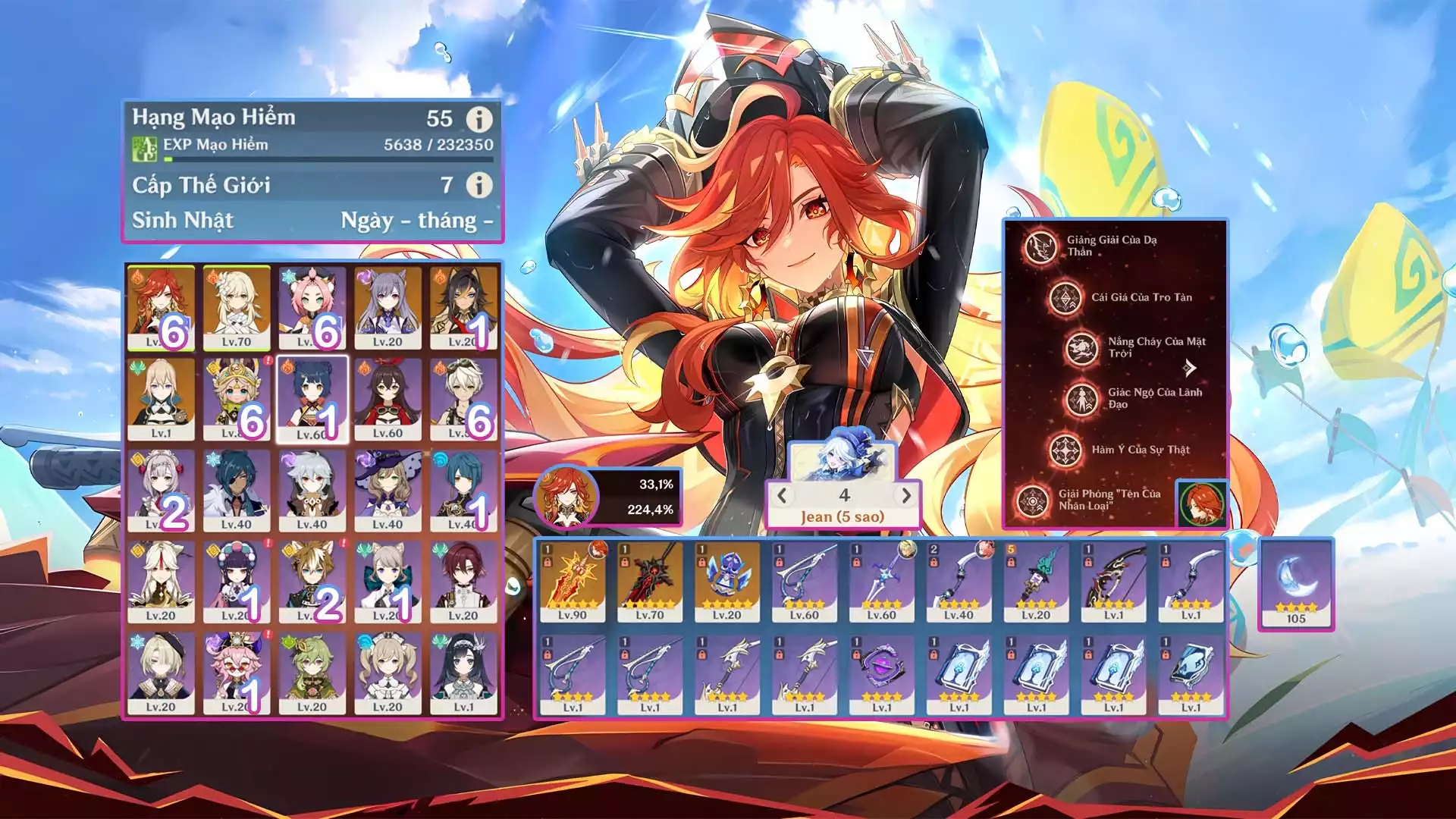Open the green-haired Collei character tile
The height and width of the screenshot is (819, 1456).
click(312, 673)
